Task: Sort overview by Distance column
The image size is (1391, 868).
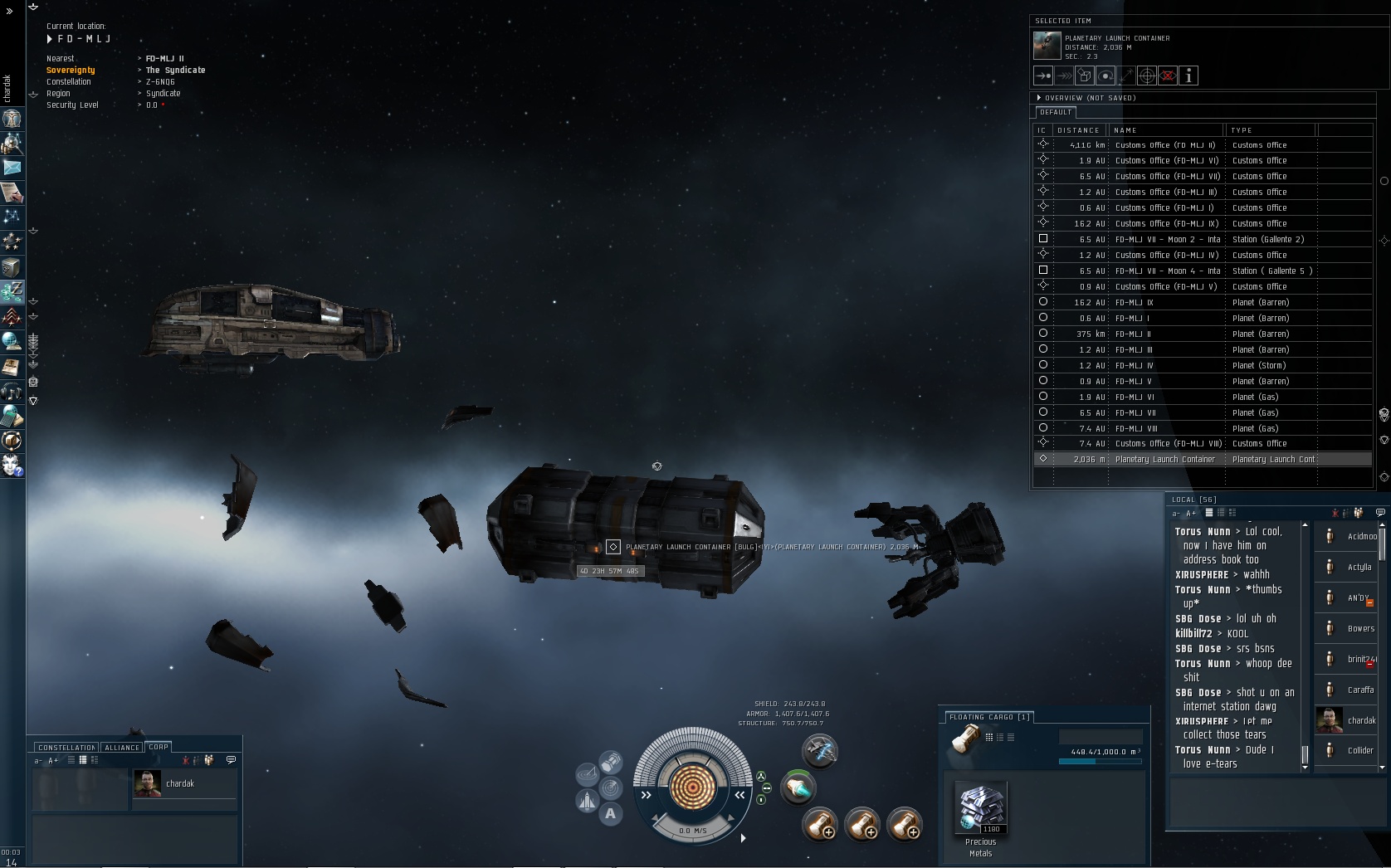Action: (1078, 130)
